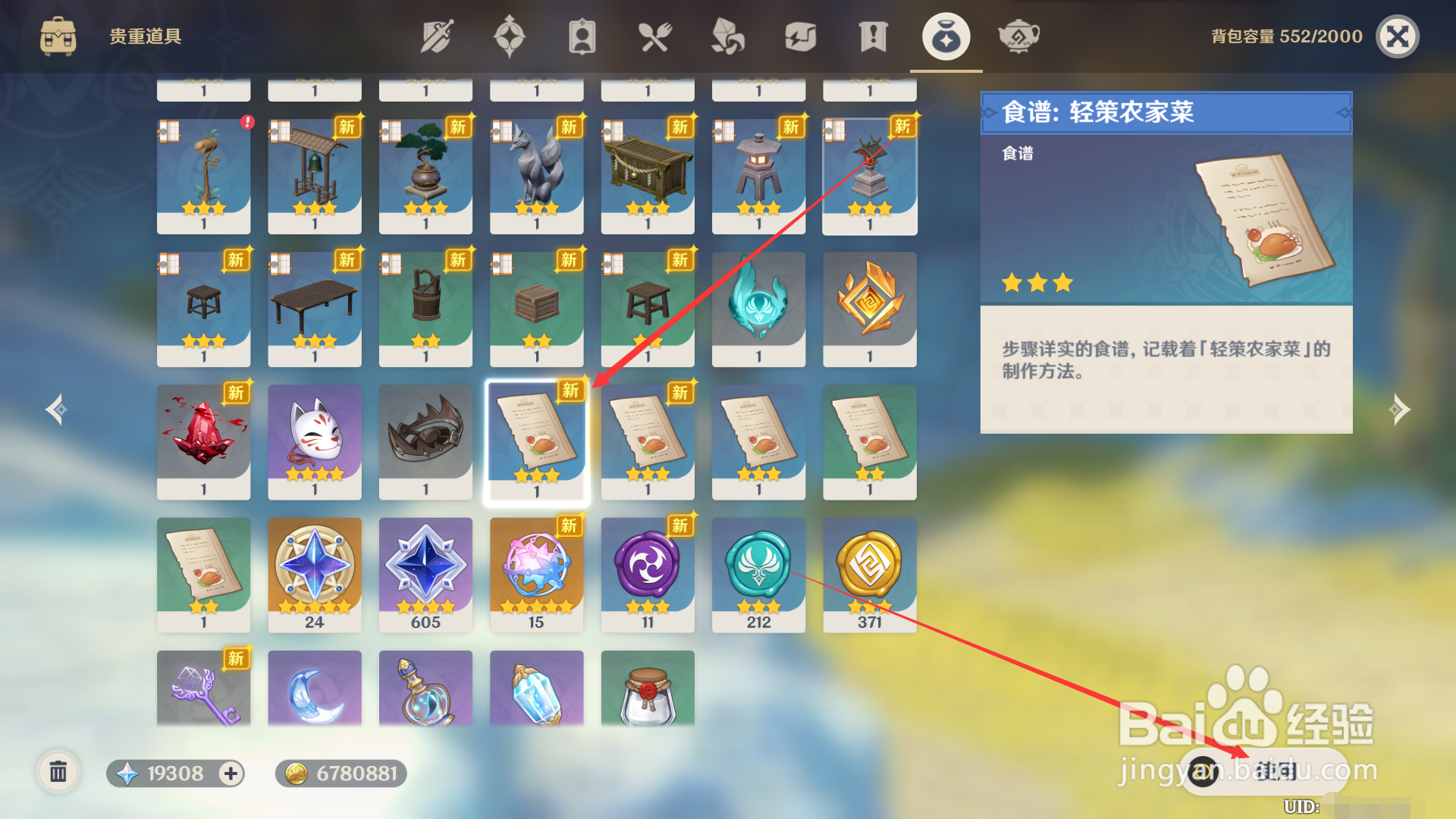This screenshot has width=1456, height=819.
Task: Open the gadgets category icon
Action: point(799,36)
